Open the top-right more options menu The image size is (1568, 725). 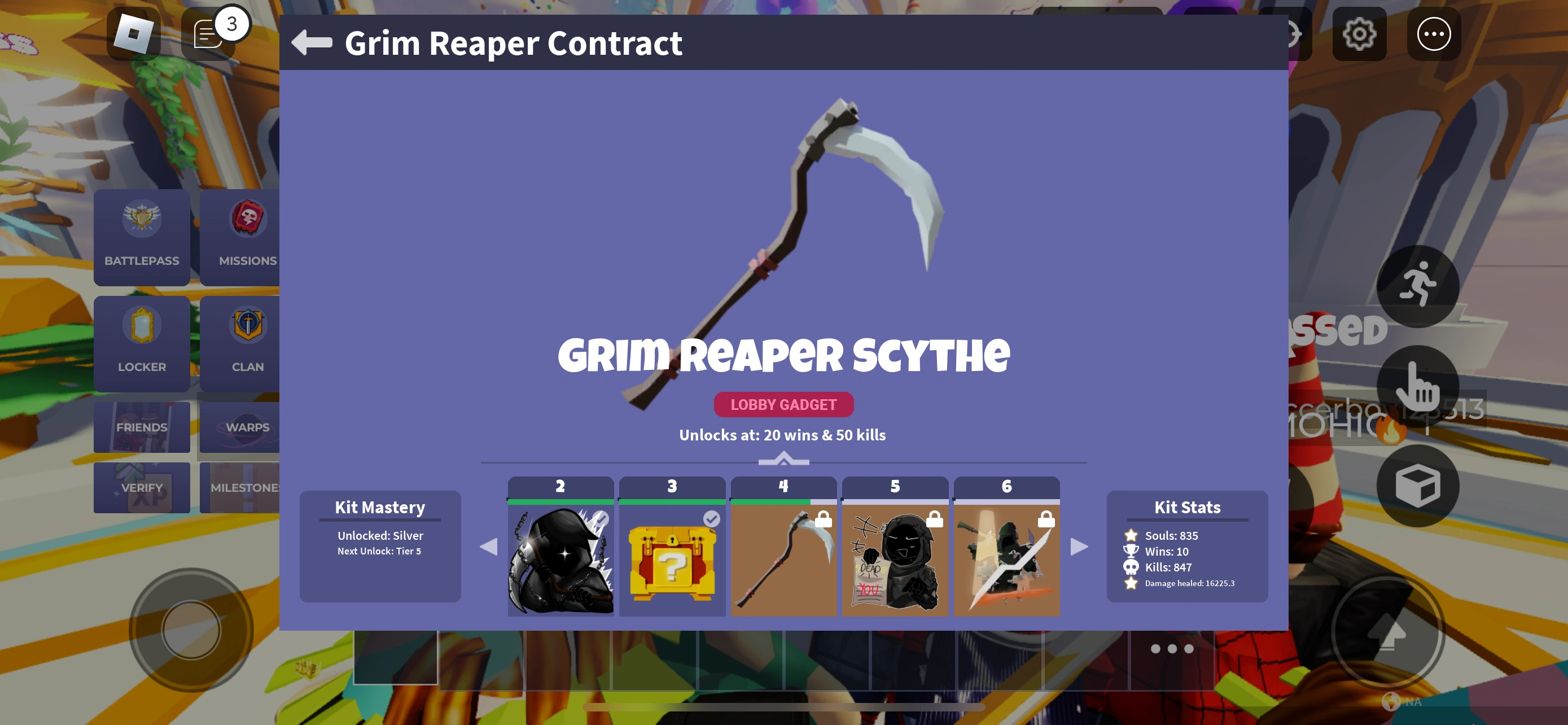pyautogui.click(x=1434, y=34)
